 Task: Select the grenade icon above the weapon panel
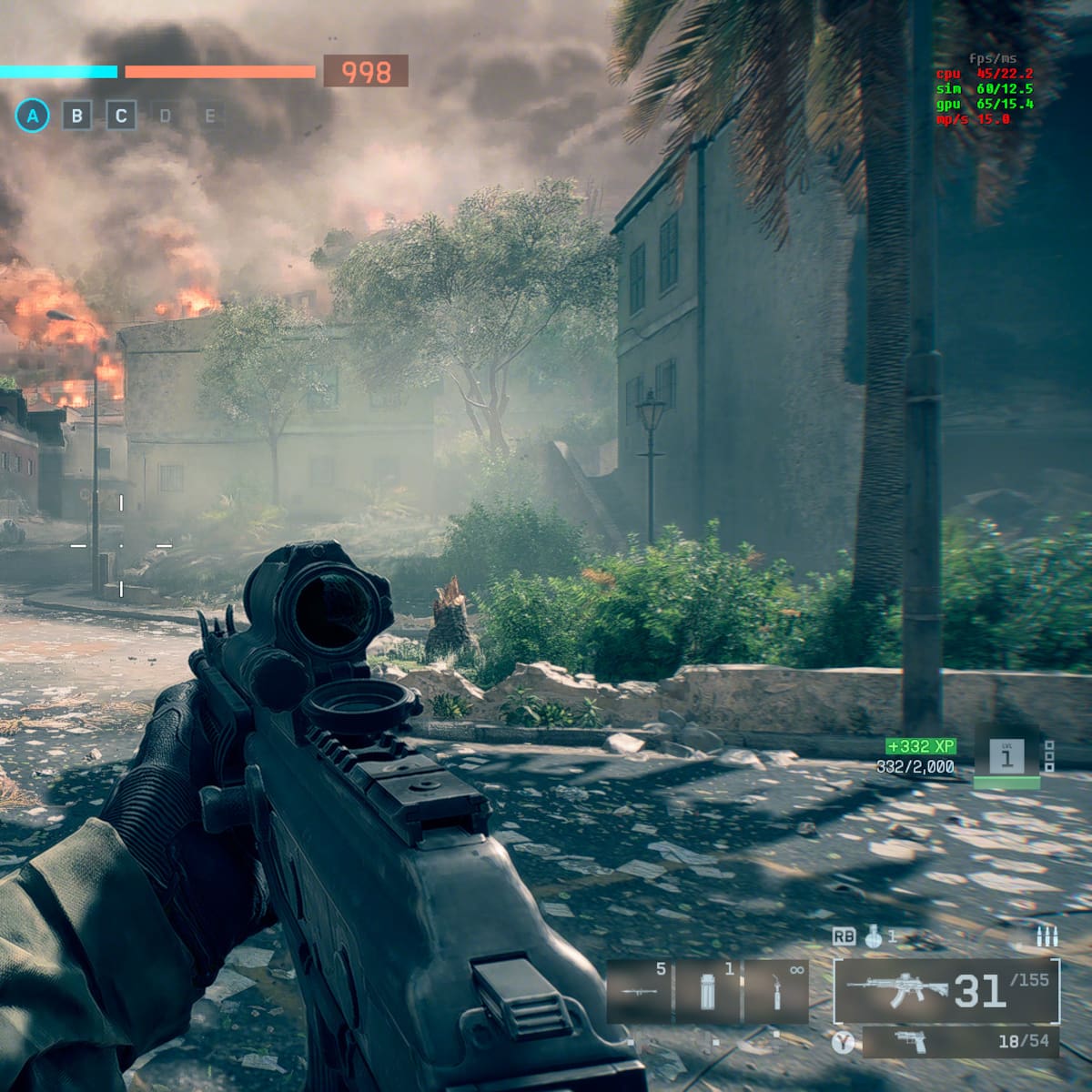click(874, 936)
